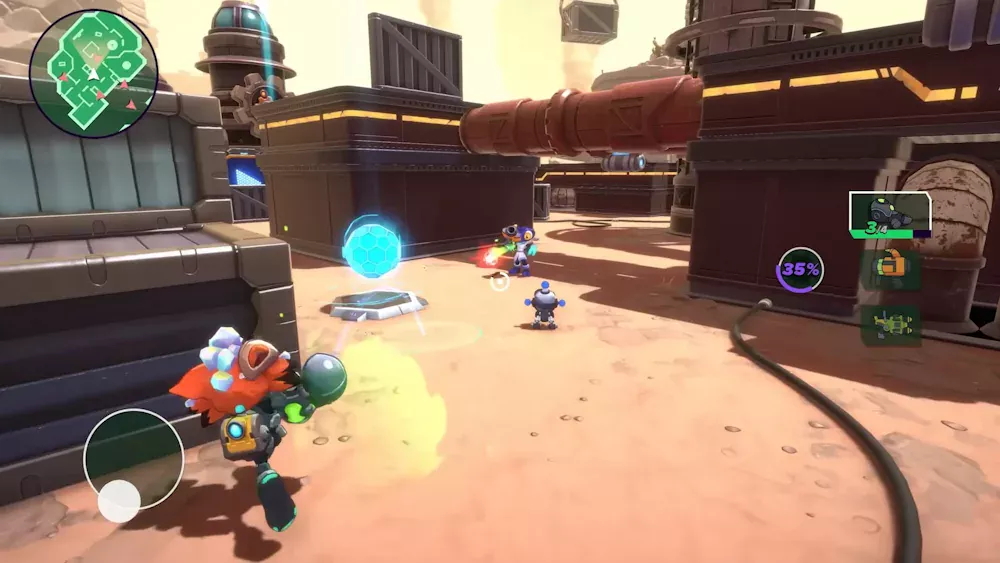Select the active grey gun weapon slot
The height and width of the screenshot is (563, 1000).
[x=889, y=213]
